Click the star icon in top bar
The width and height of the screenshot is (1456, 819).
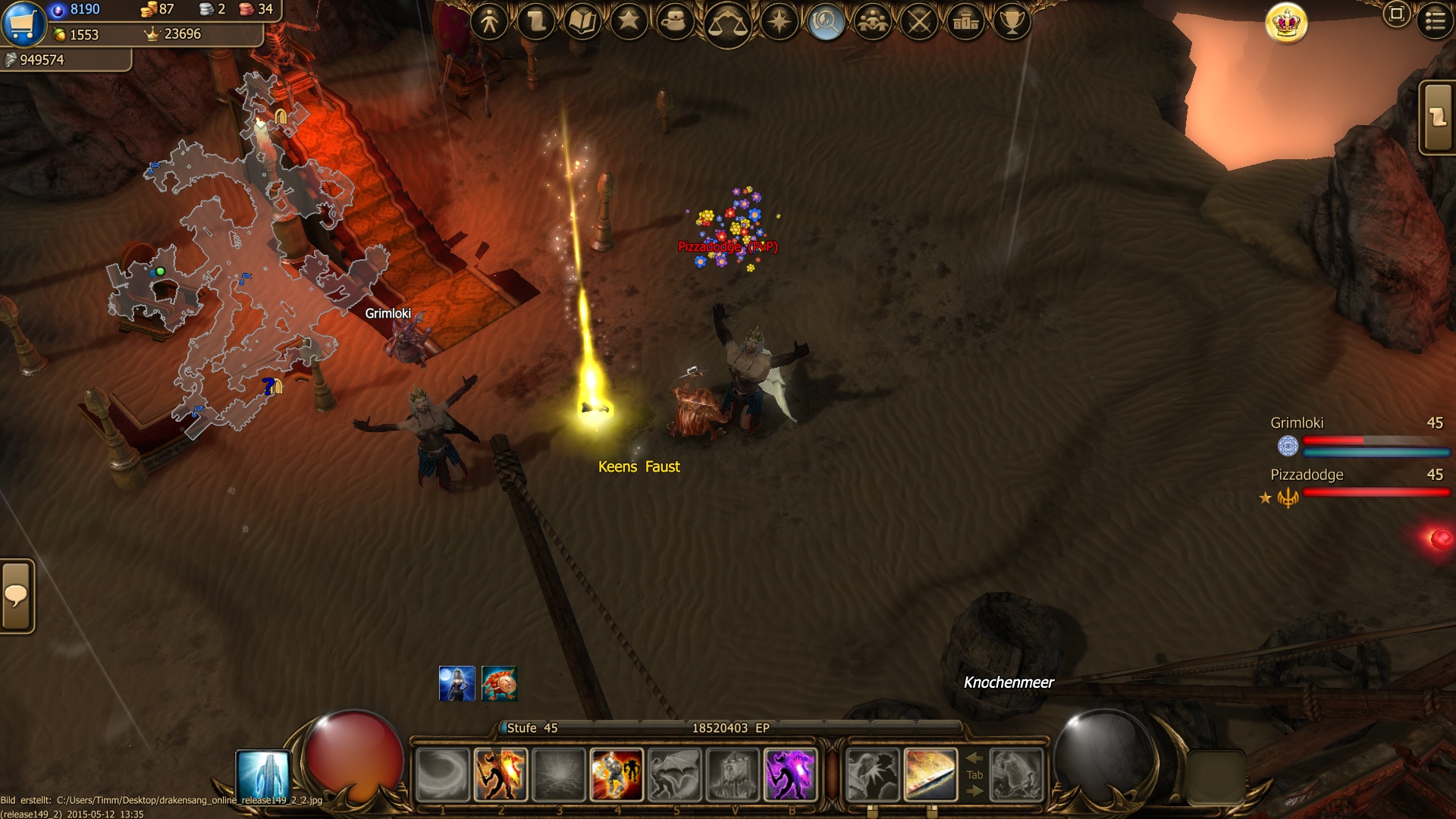coord(629,21)
